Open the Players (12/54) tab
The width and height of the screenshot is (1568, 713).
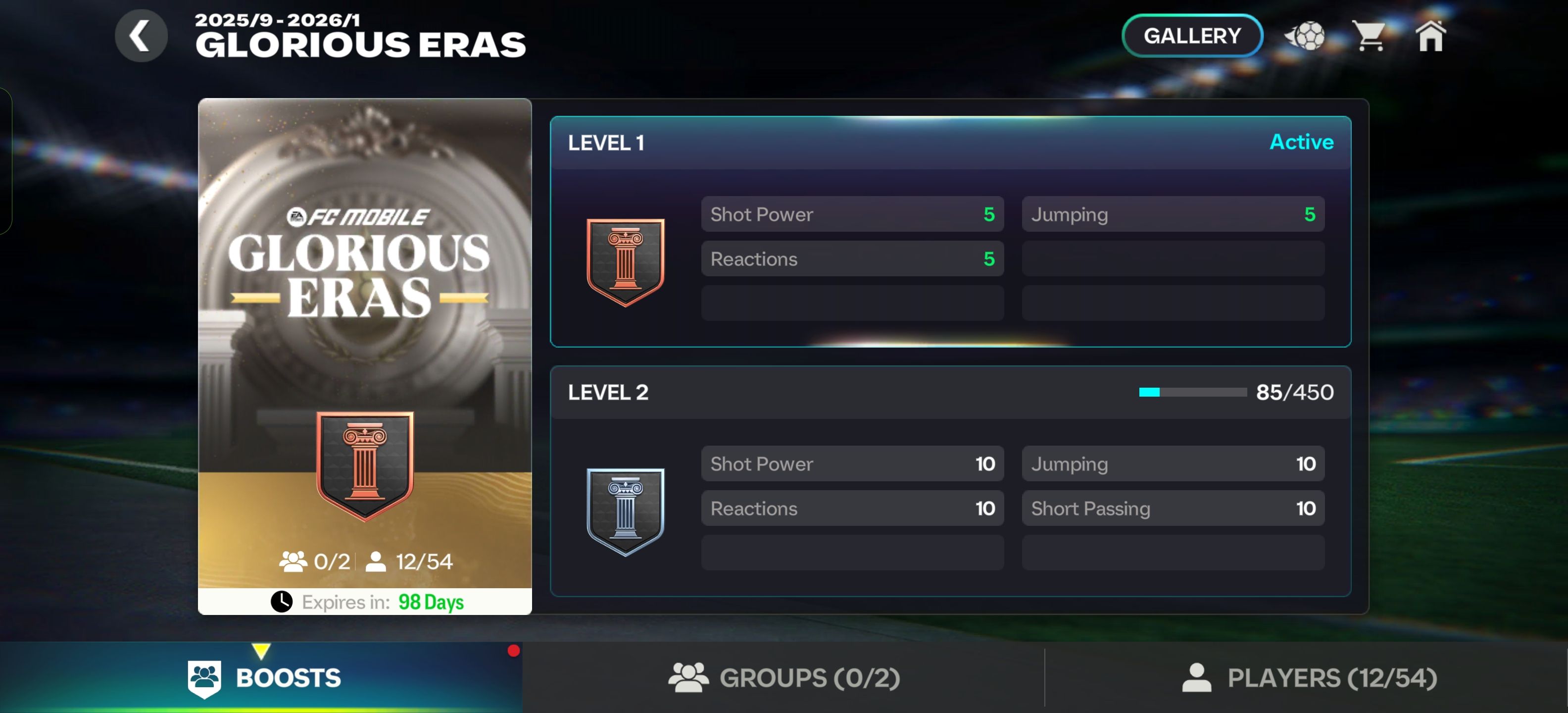tap(1309, 678)
